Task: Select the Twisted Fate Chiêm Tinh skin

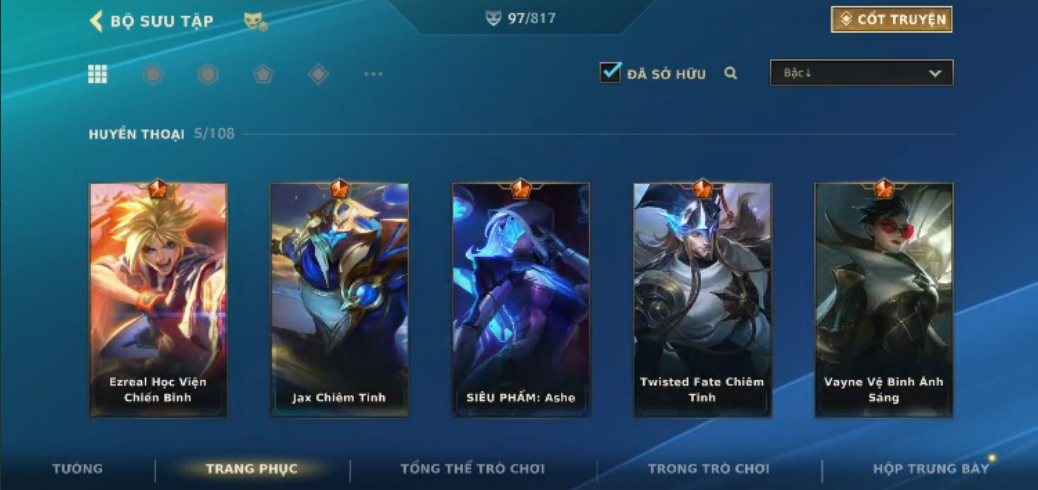Action: point(702,300)
